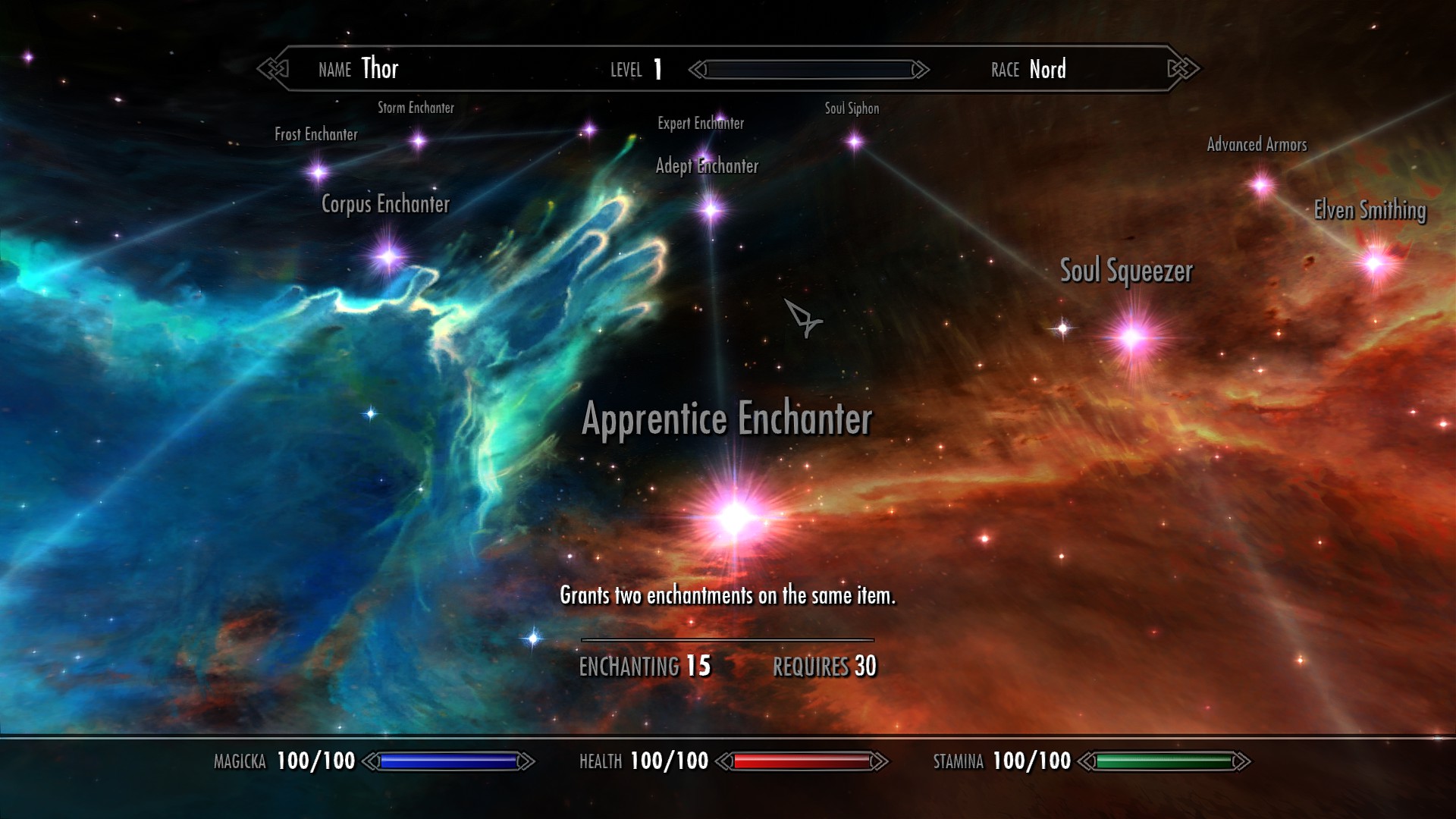1456x819 pixels.
Task: Select the Advanced Armors perk star
Action: point(1261,184)
